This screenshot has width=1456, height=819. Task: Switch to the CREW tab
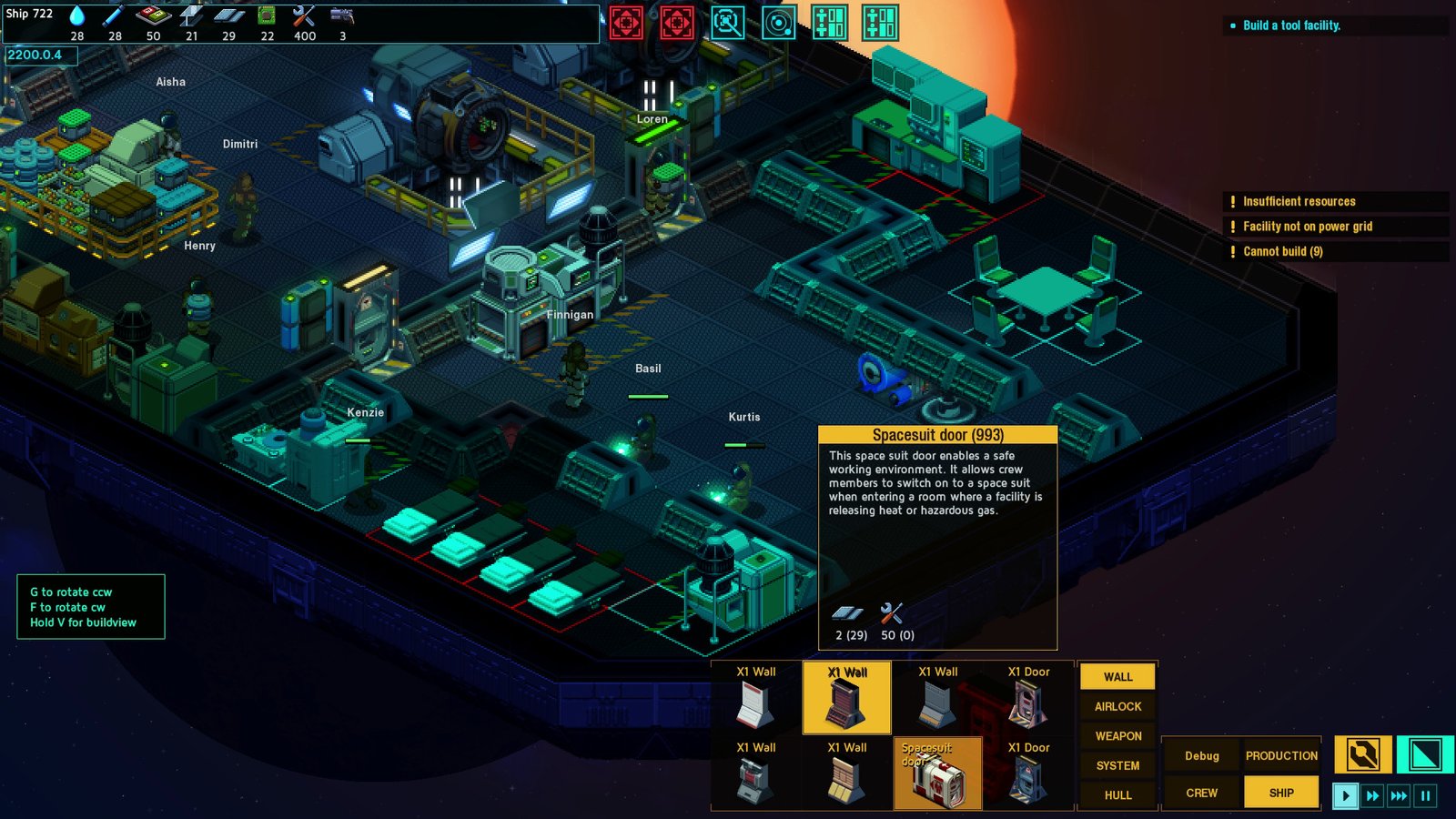pyautogui.click(x=1201, y=793)
